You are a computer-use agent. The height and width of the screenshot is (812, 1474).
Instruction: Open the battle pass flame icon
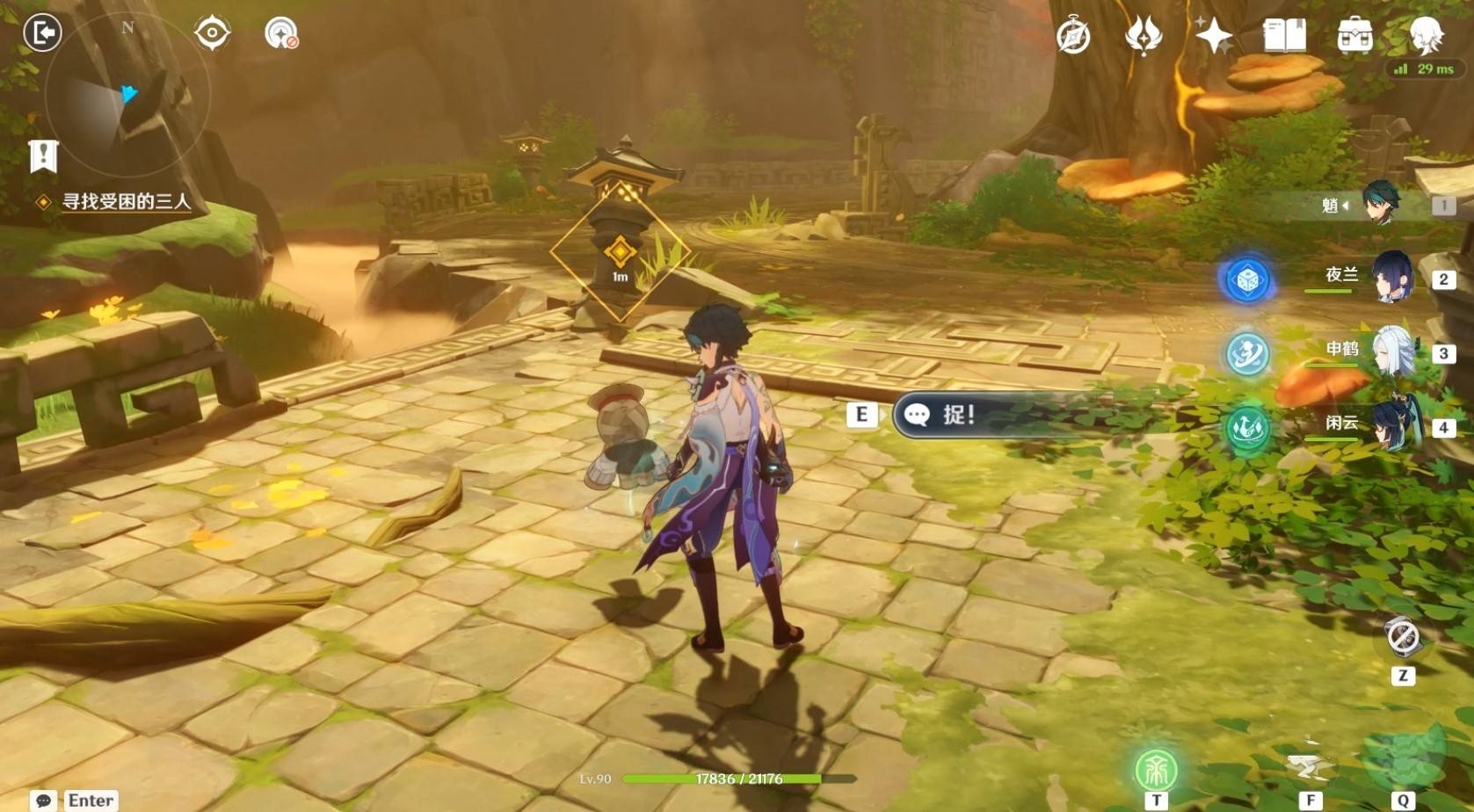tap(1144, 36)
